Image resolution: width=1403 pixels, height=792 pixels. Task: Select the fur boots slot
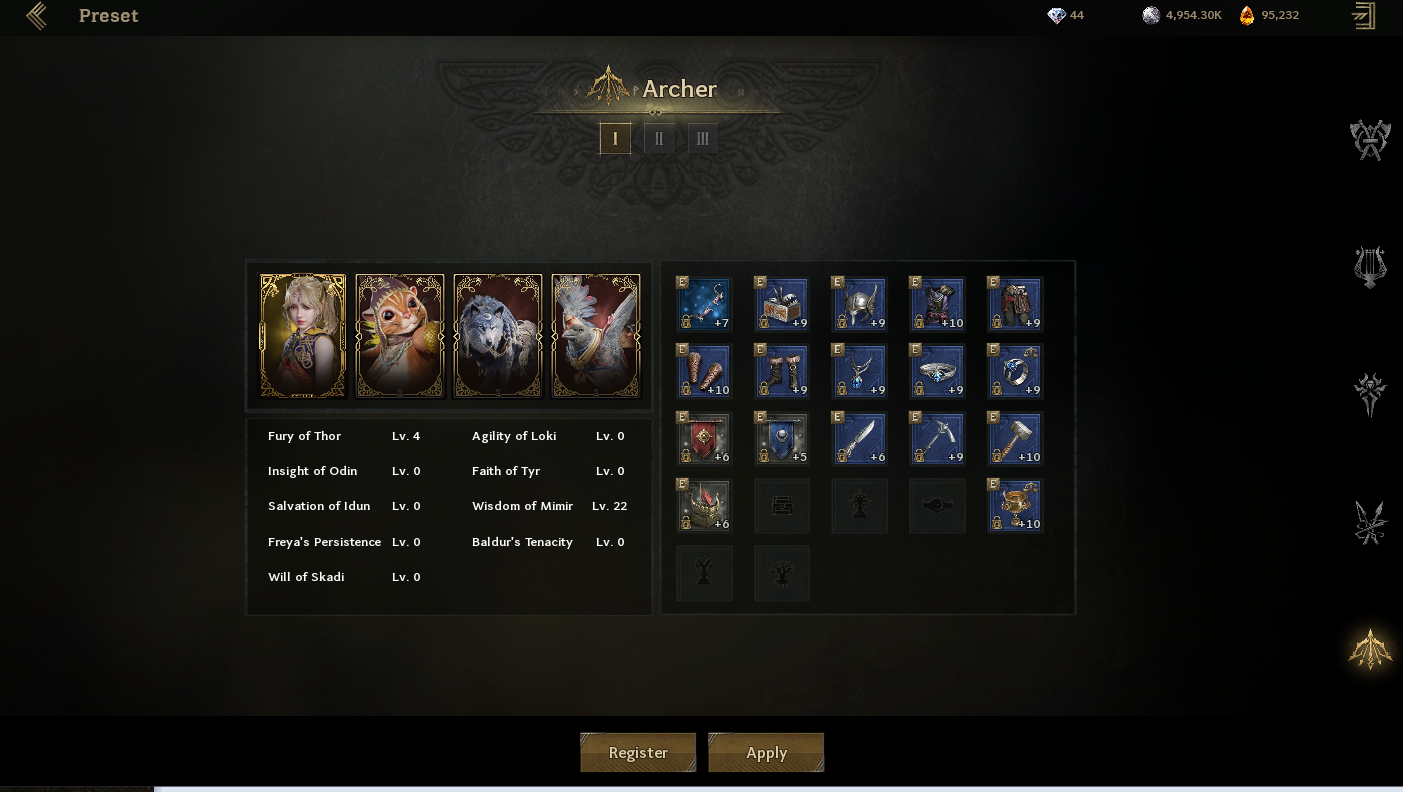tap(783, 371)
